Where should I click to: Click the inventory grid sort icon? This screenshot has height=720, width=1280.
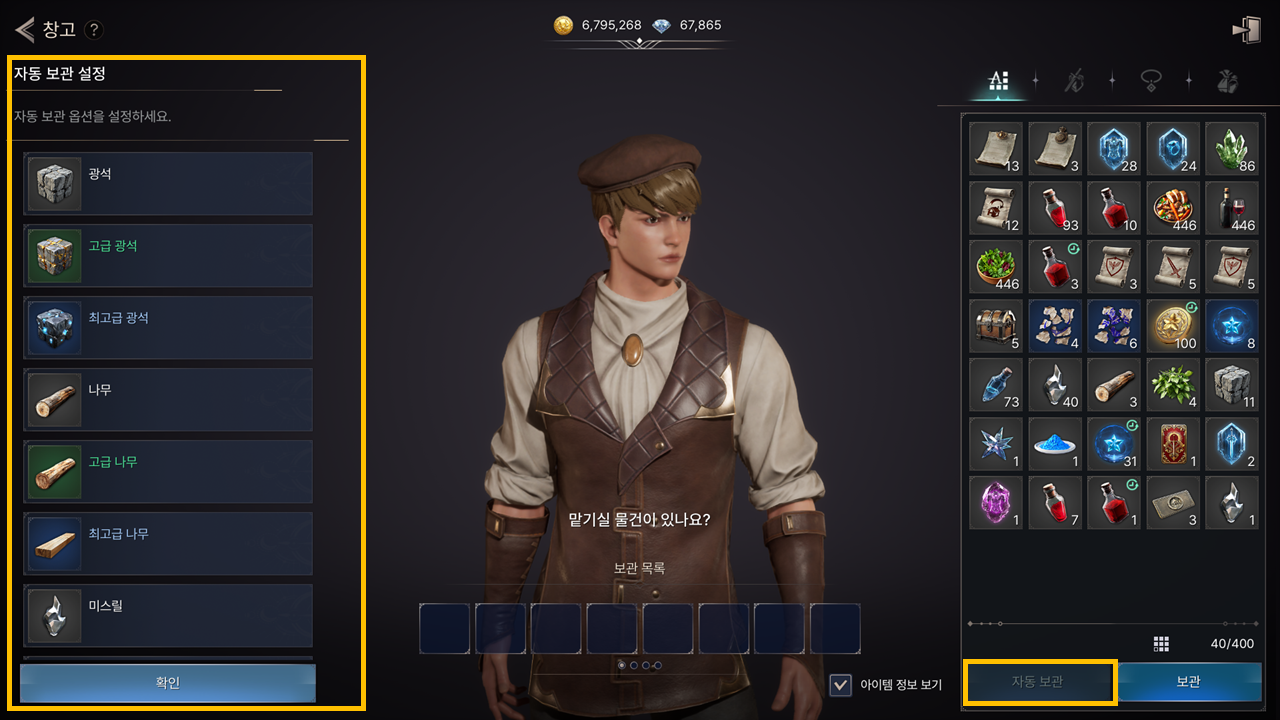(1161, 643)
